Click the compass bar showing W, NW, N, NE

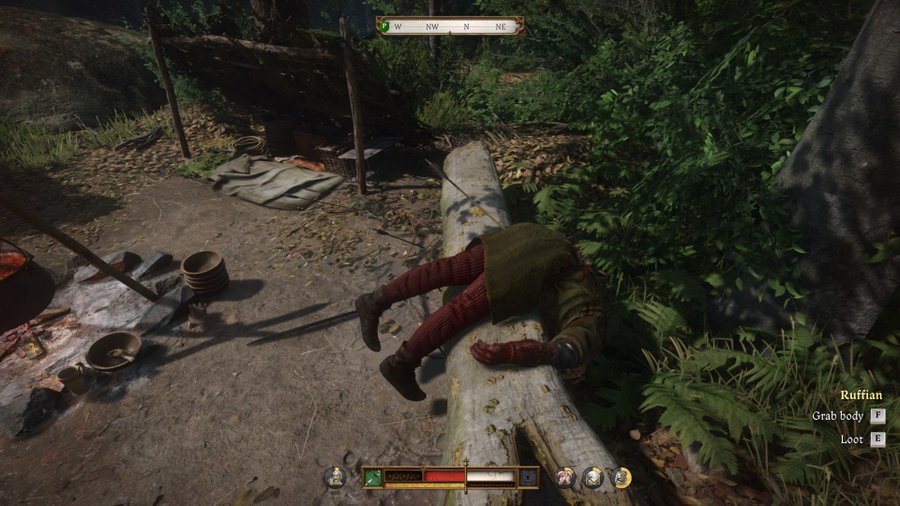pos(450,26)
